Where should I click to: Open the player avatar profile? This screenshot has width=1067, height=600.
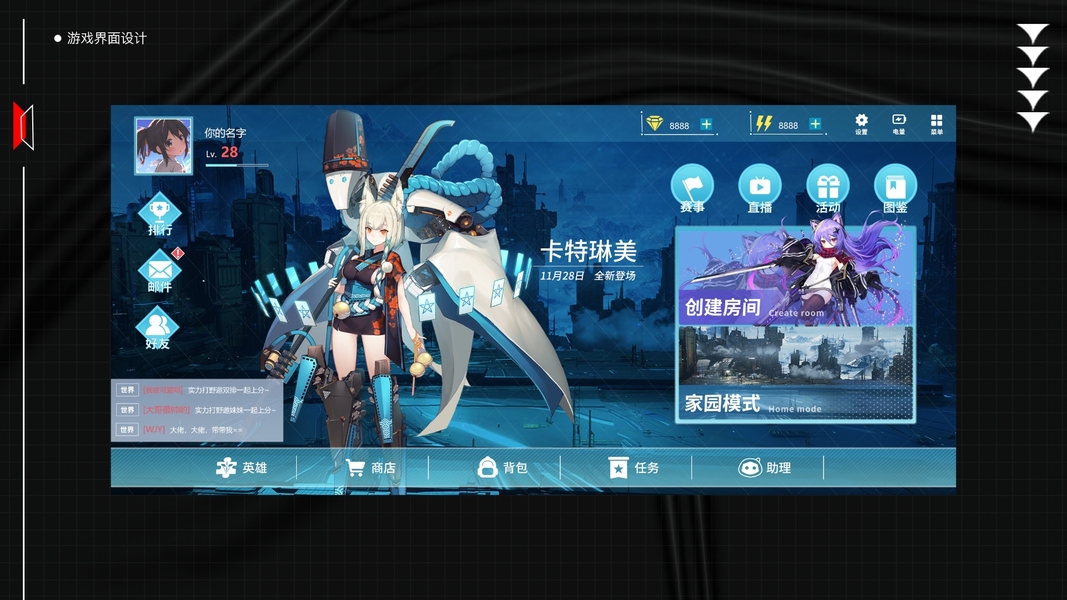point(163,146)
